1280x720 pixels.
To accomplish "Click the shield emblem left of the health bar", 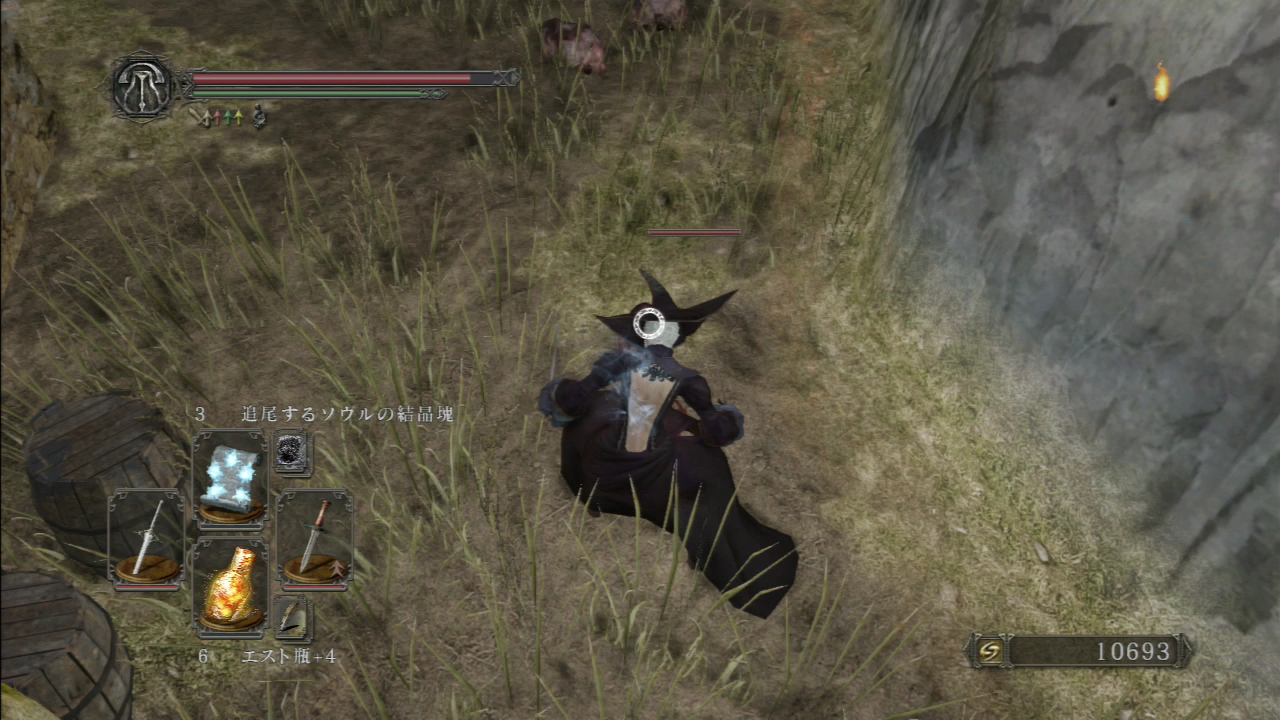I will pyautogui.click(x=145, y=88).
